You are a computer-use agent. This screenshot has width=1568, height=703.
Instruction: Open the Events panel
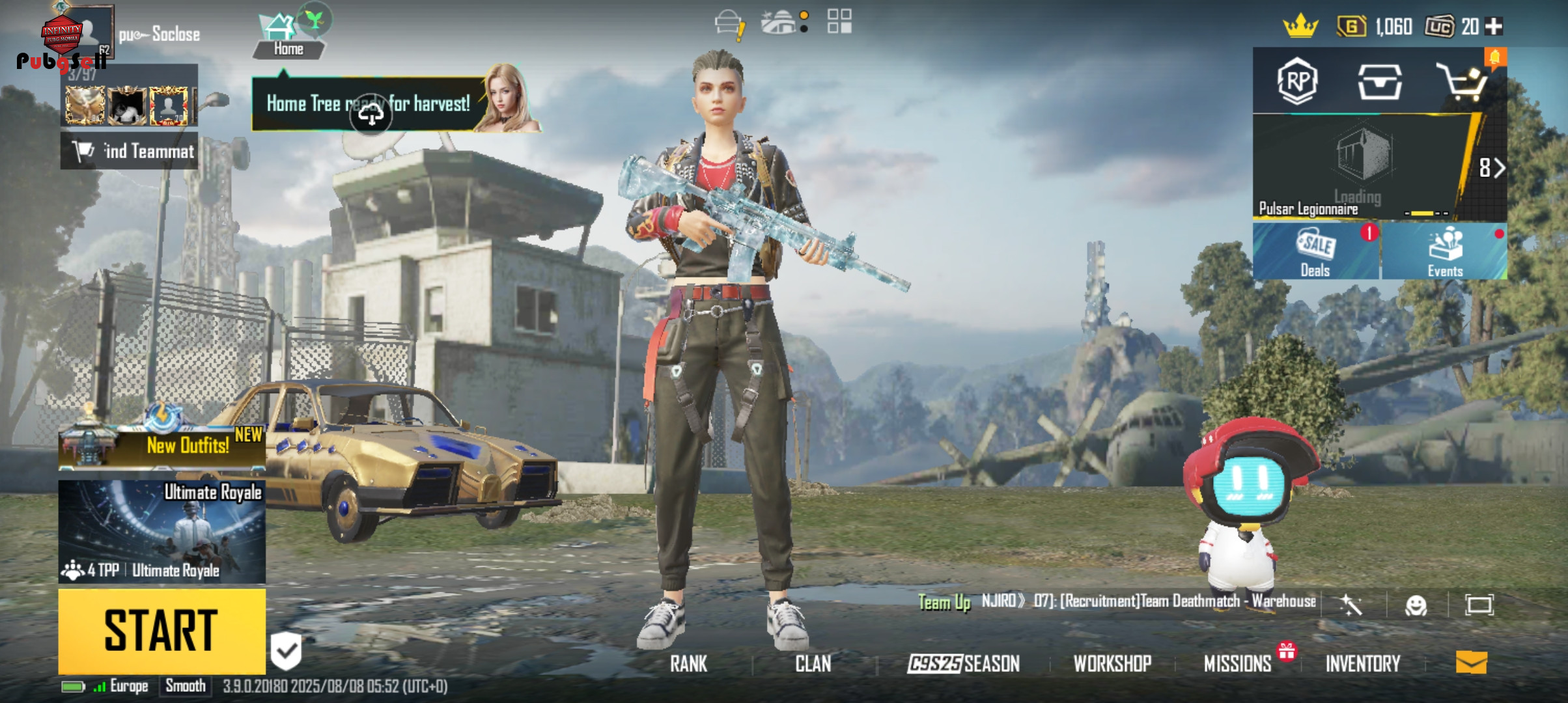coord(1445,252)
